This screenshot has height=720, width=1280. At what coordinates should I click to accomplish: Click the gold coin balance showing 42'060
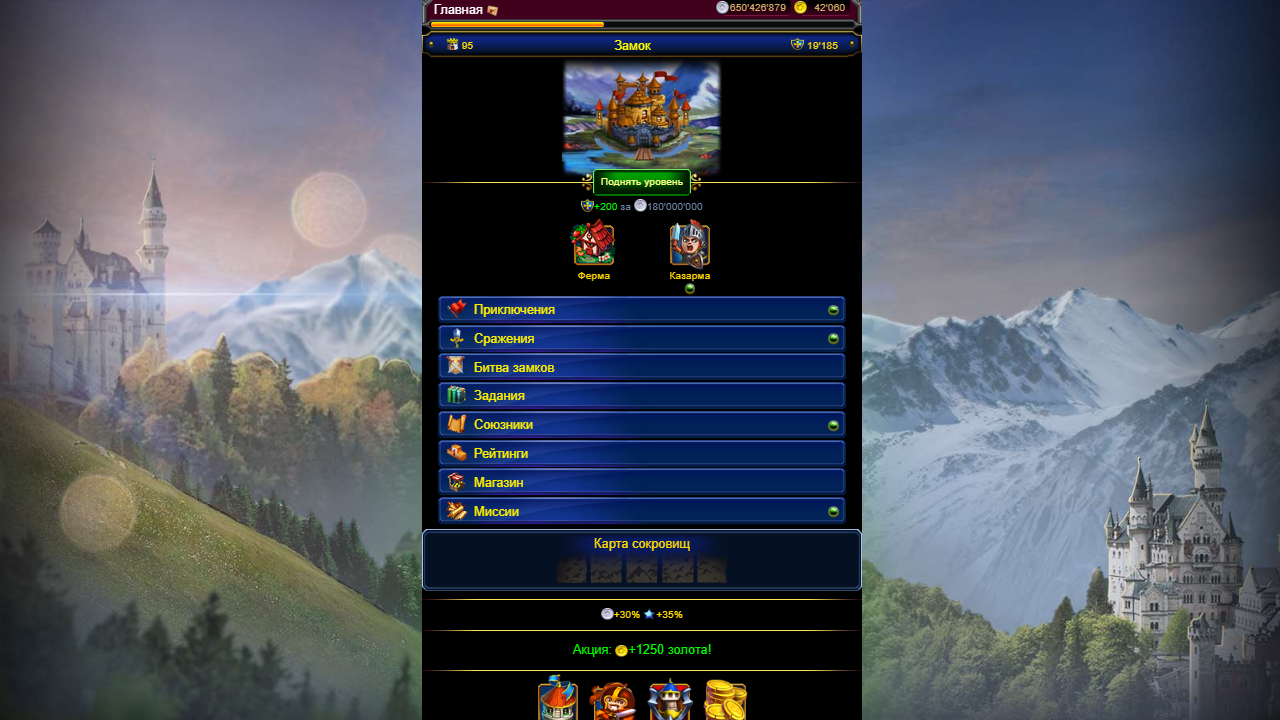click(x=818, y=7)
